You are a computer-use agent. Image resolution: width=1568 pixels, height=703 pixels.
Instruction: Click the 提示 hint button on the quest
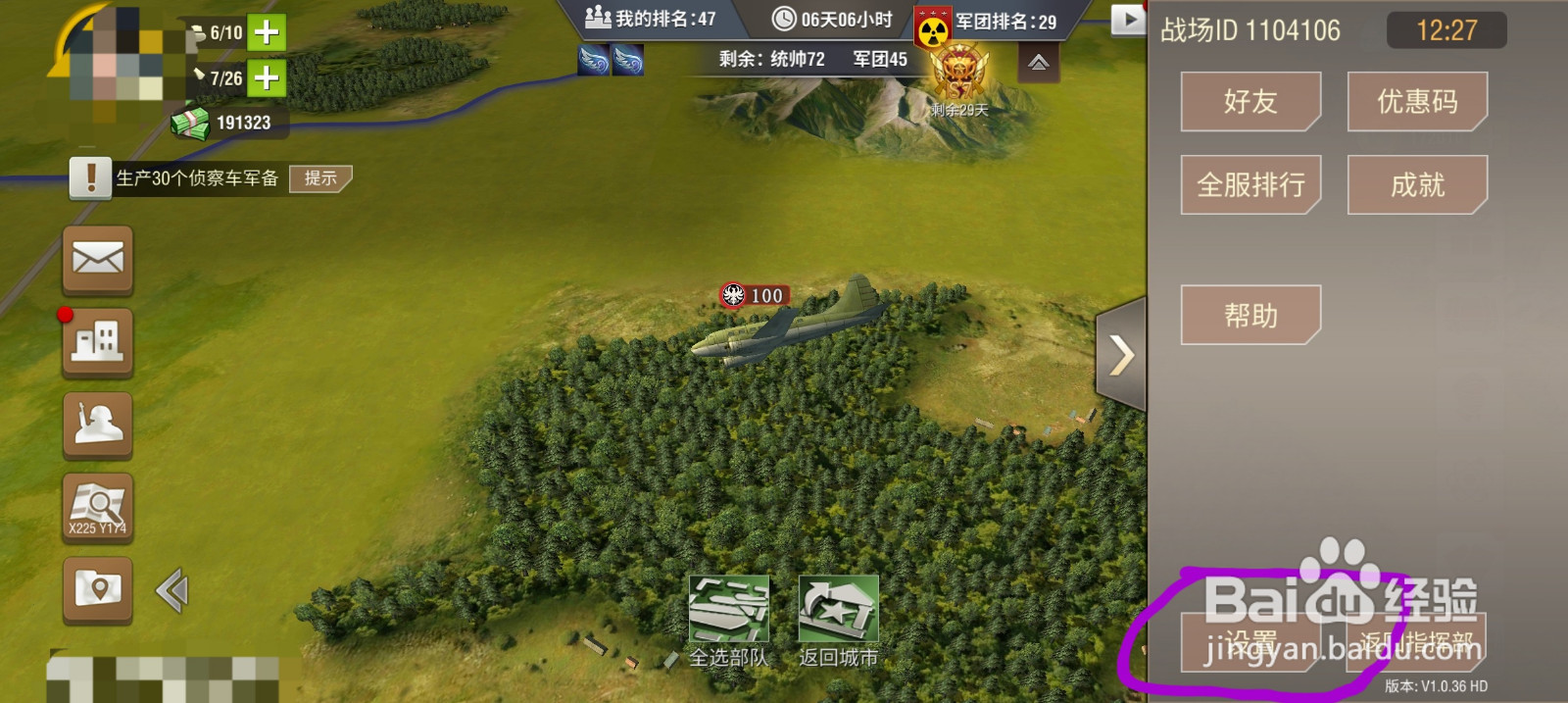coord(320,178)
